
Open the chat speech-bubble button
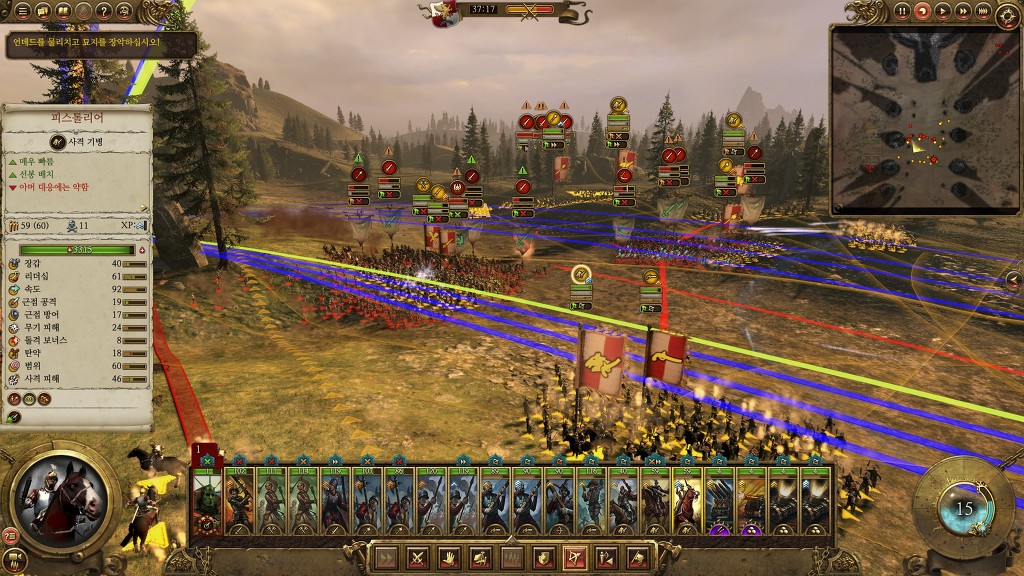pyautogui.click(x=43, y=11)
